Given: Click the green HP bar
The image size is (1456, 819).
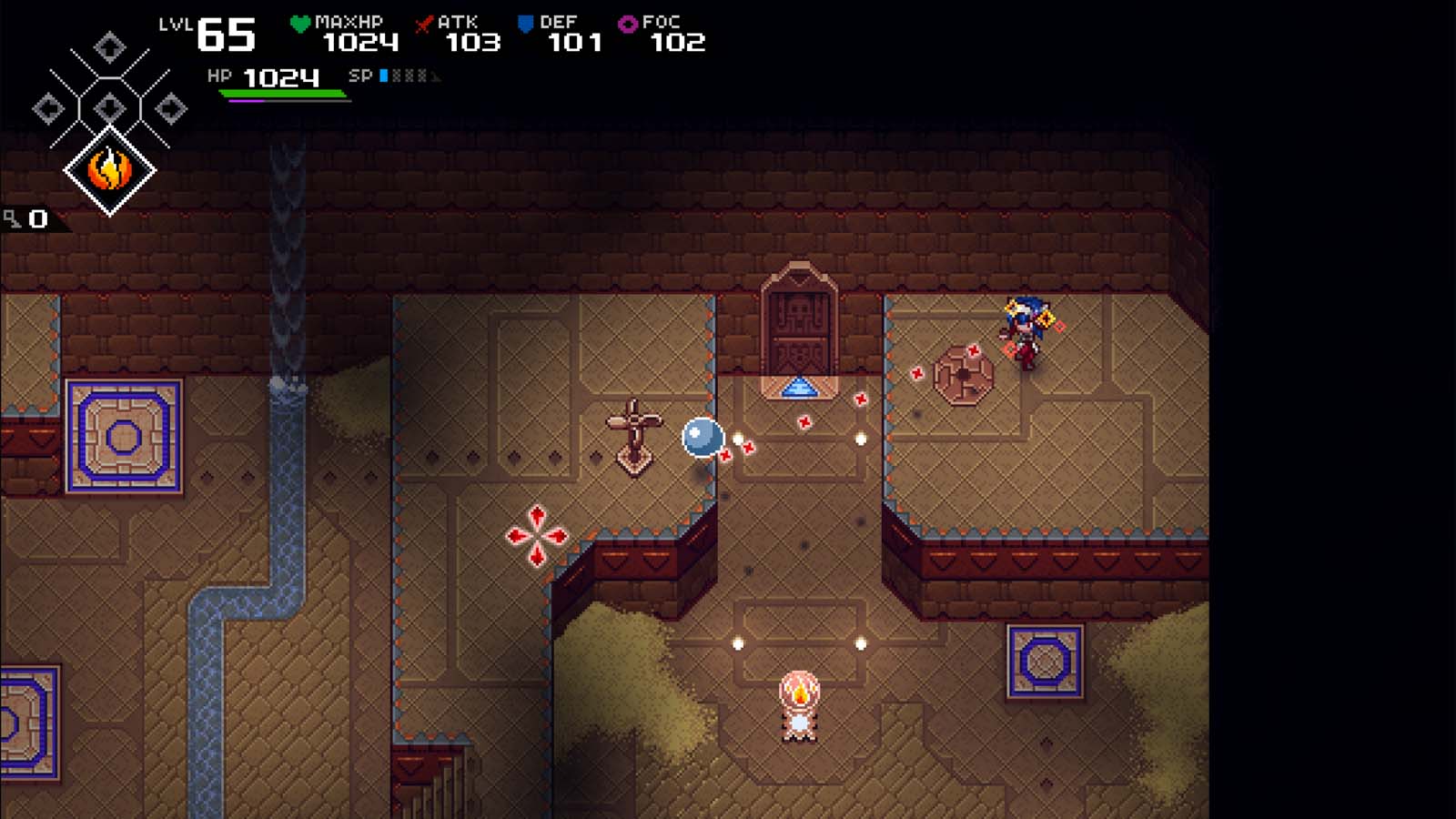Looking at the screenshot, I should click(x=282, y=92).
